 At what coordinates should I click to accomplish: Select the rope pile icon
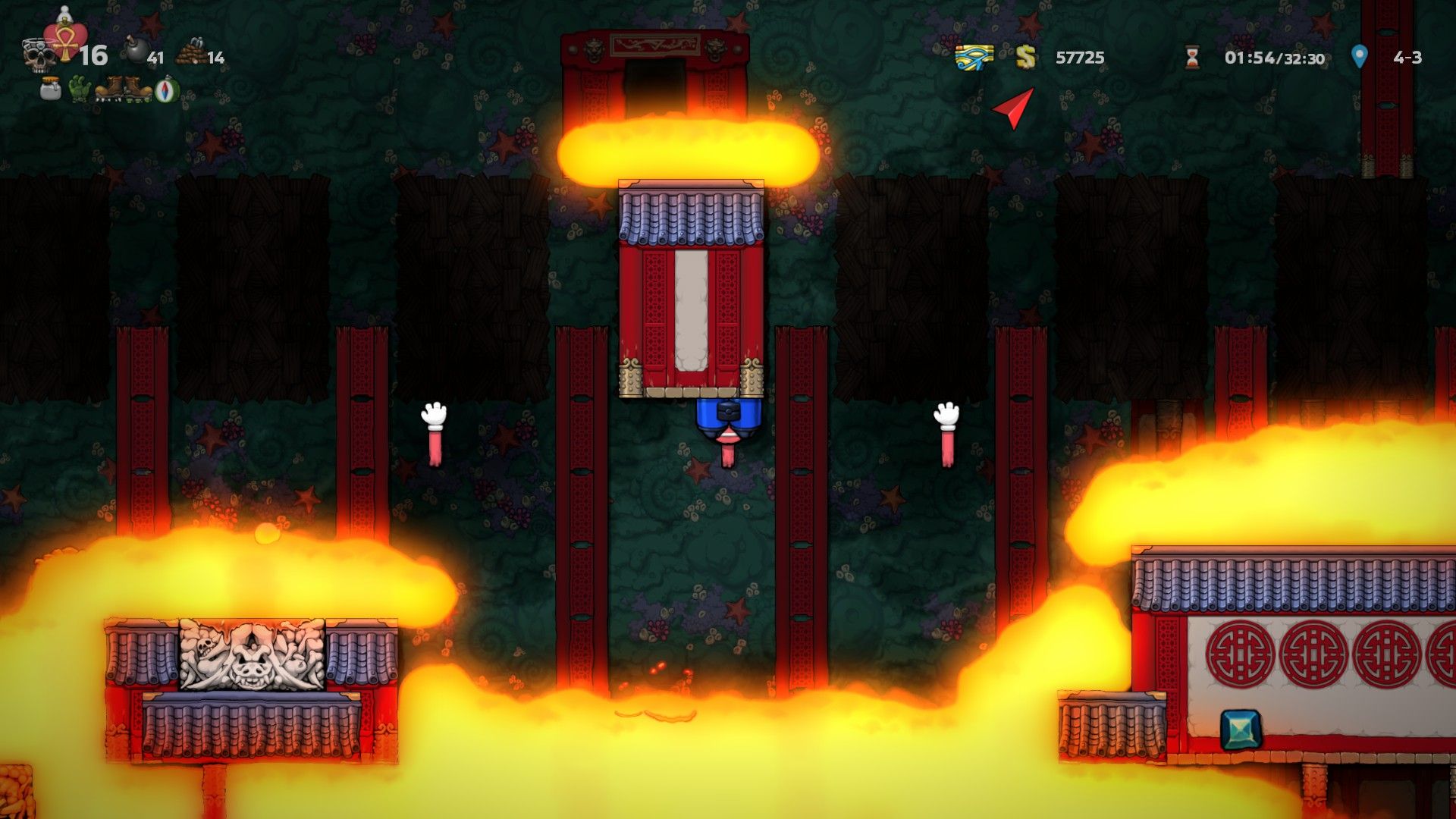(190, 54)
